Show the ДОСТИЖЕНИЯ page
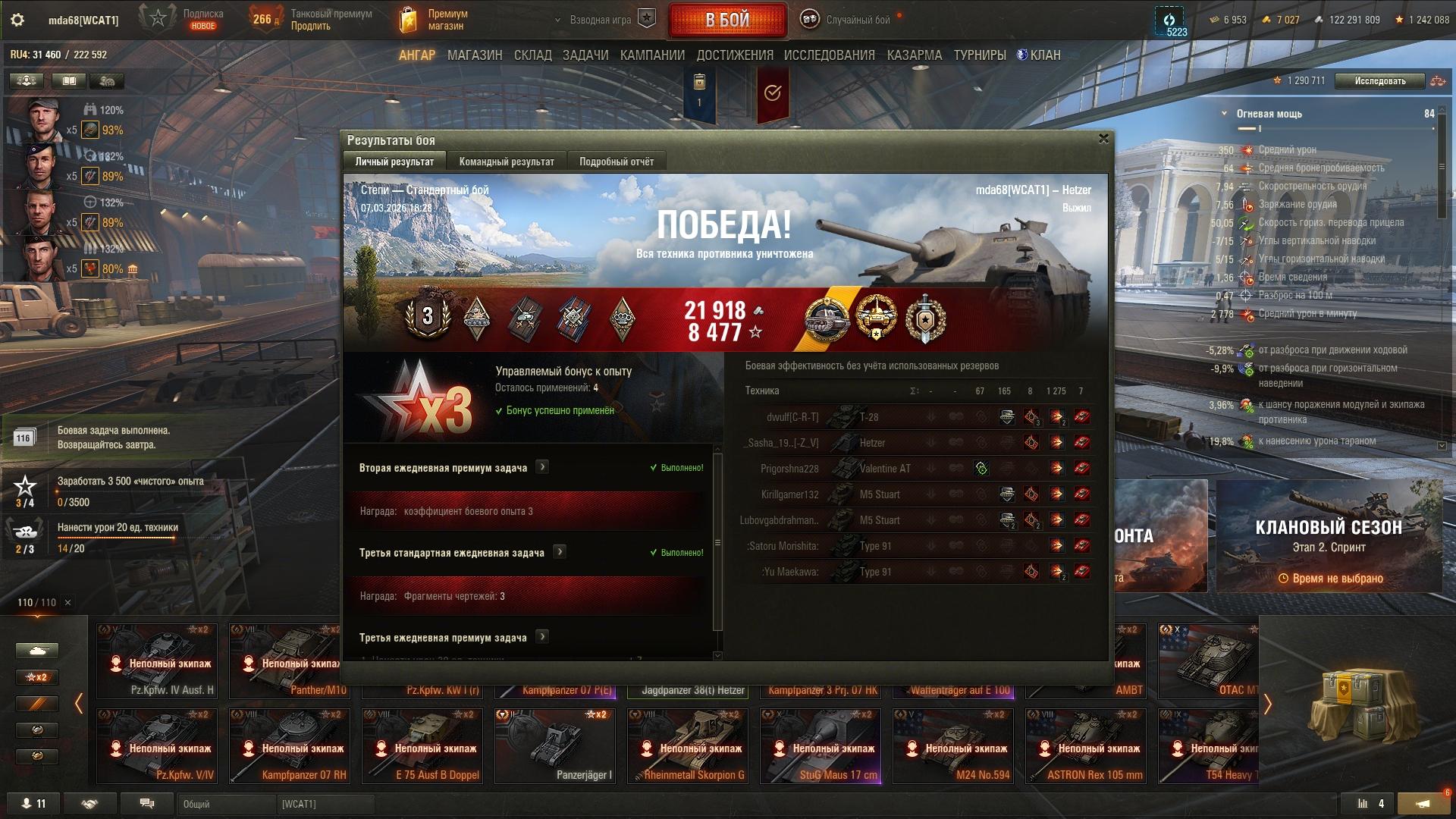The height and width of the screenshot is (819, 1456). 735,55
